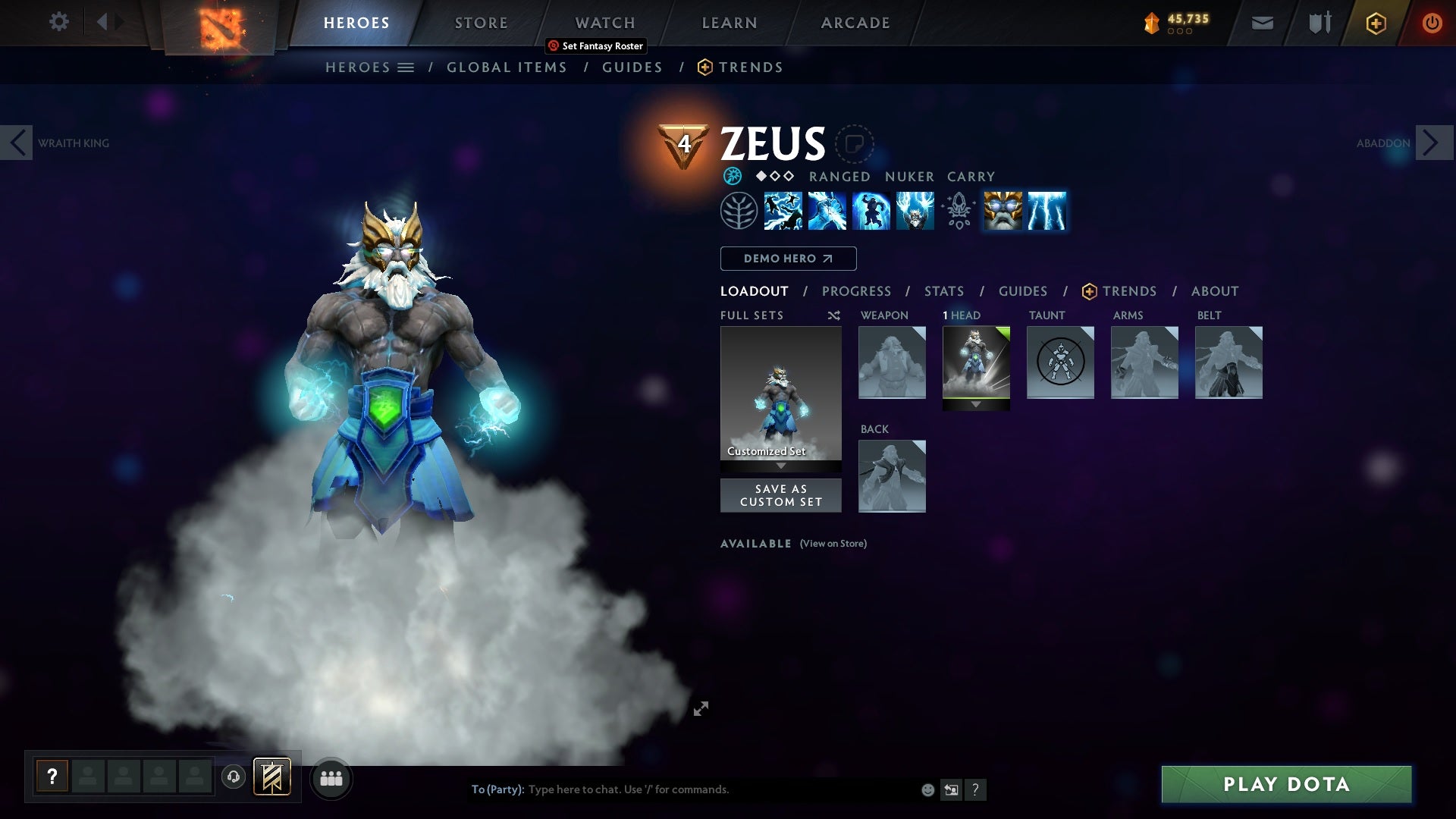Open the voice chat headset icon
The width and height of the screenshot is (1456, 819).
pyautogui.click(x=233, y=777)
